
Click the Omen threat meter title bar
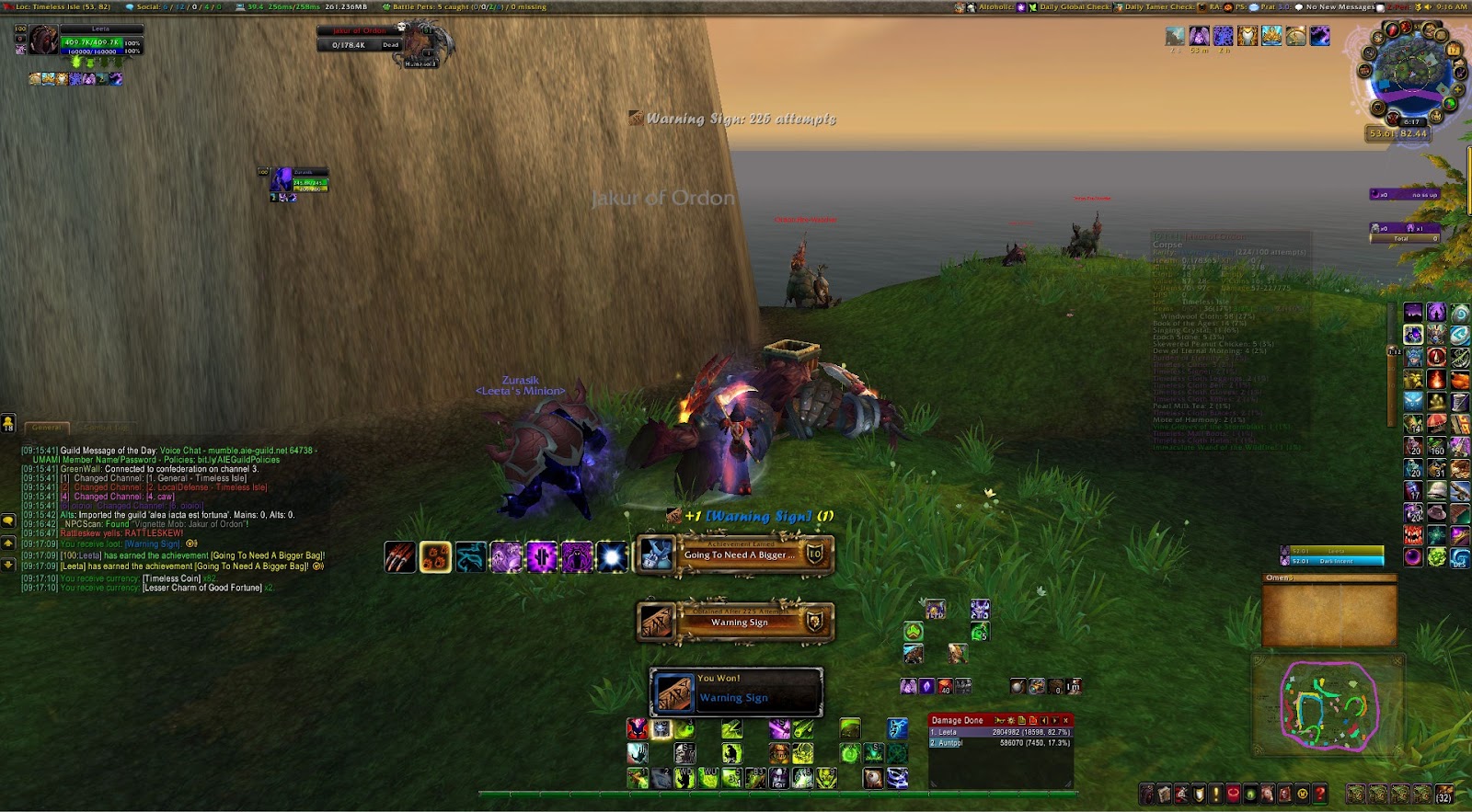1328,578
